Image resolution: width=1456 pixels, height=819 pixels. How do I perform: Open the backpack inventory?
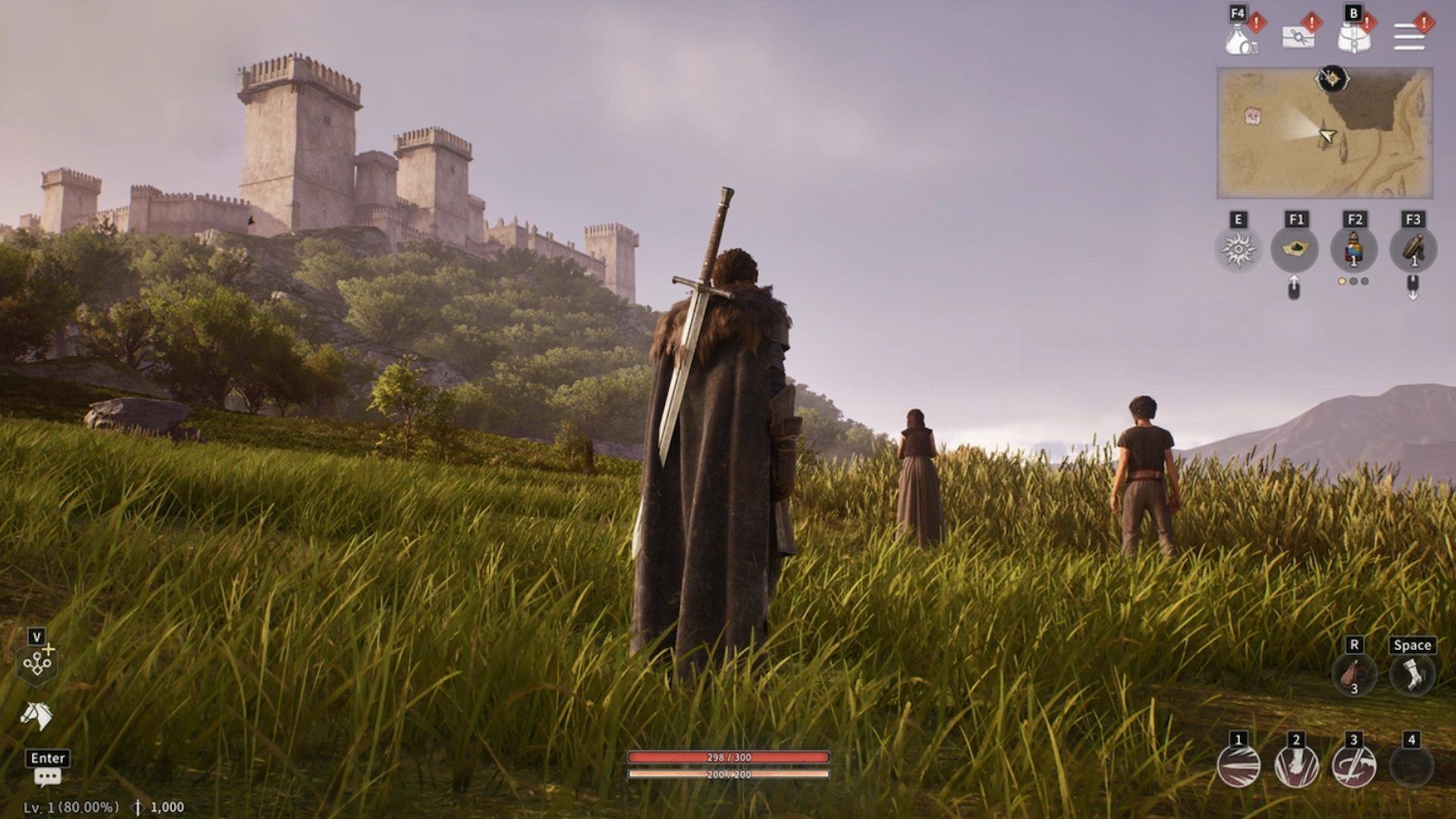1354,37
